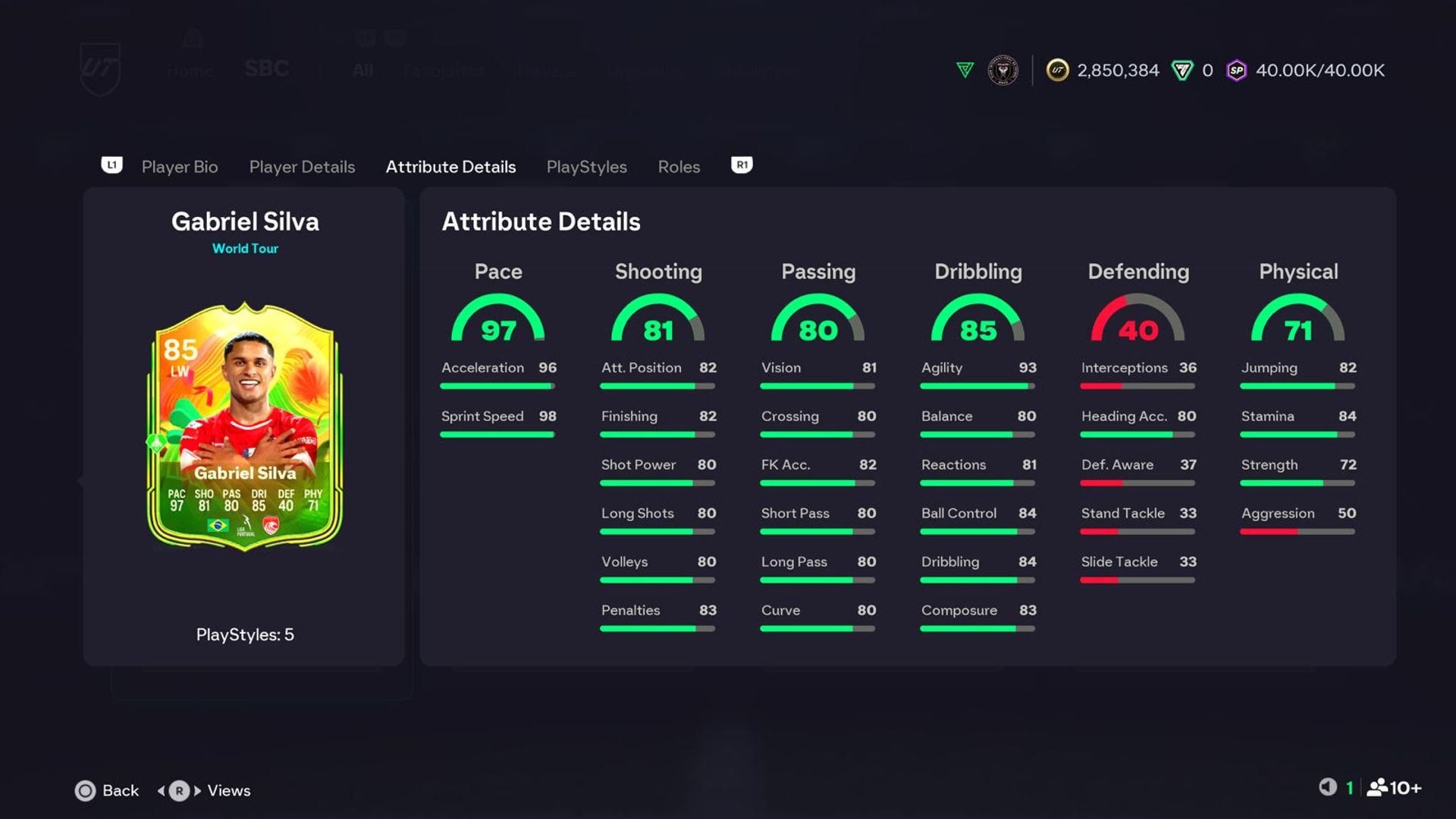Switch to the Player Details tab
The image size is (1456, 819).
302,167
